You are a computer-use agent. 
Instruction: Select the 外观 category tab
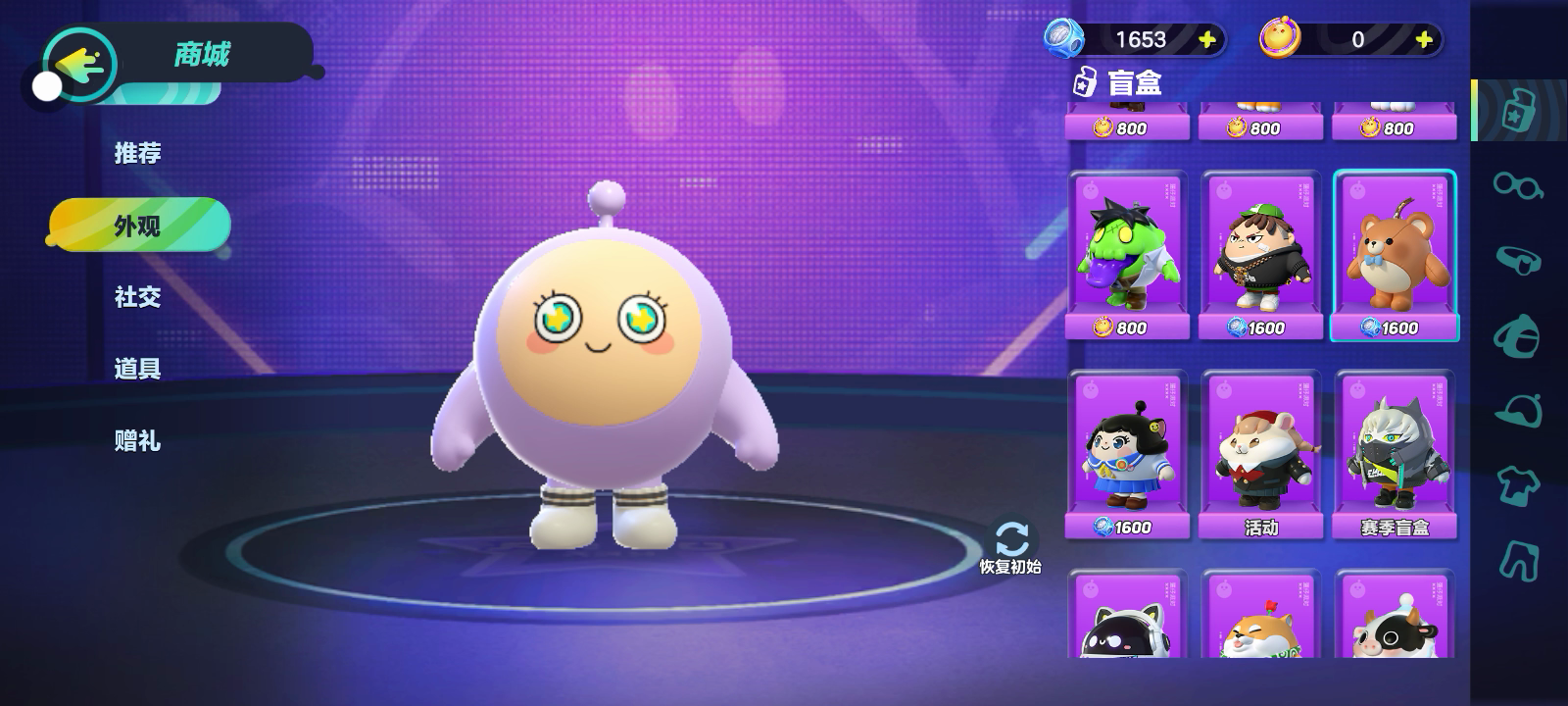[x=138, y=226]
